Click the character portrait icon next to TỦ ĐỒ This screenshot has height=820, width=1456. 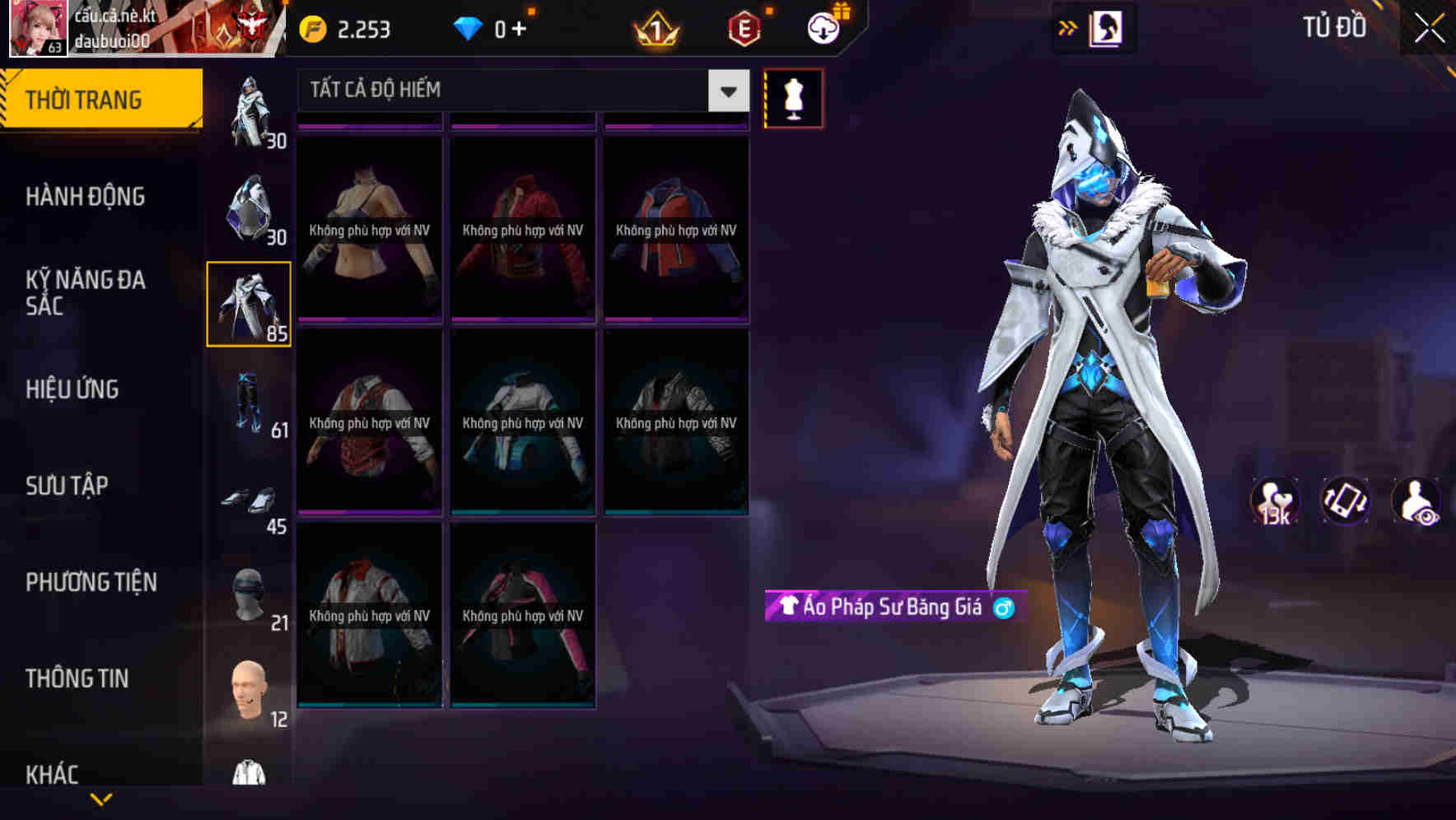[1103, 27]
